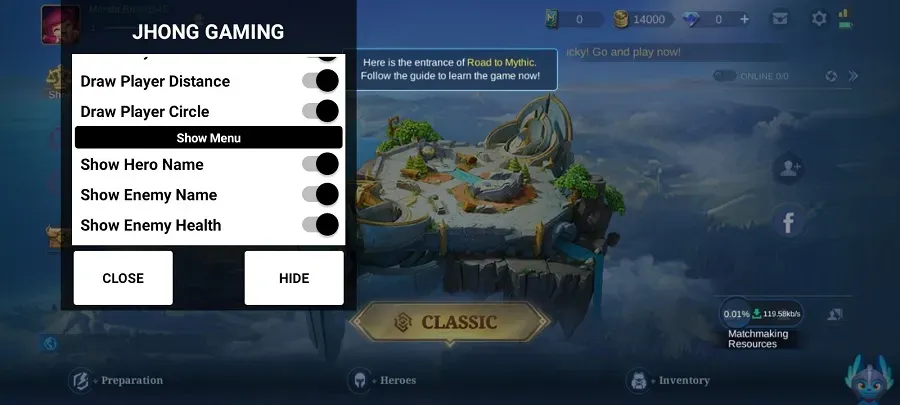
Task: Toggle the online friends filter switch
Action: tap(724, 76)
